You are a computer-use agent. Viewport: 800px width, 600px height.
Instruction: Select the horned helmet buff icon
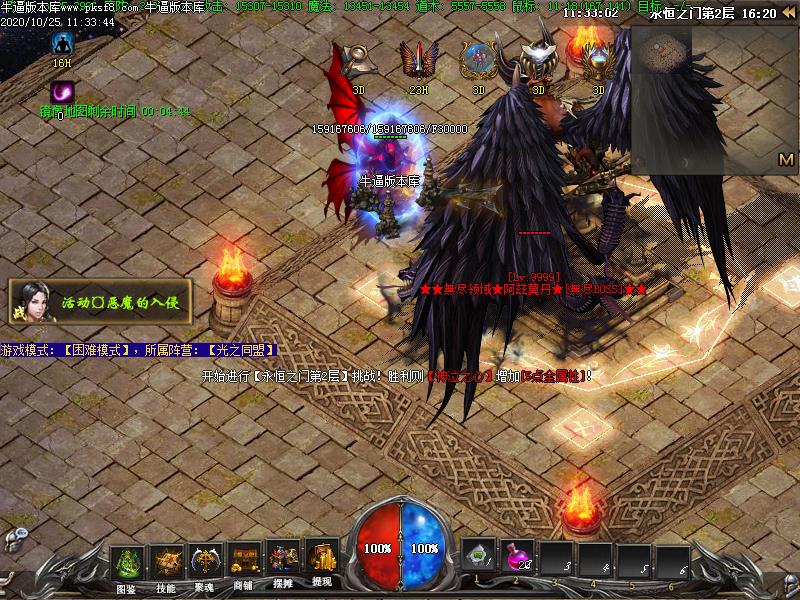click(538, 62)
